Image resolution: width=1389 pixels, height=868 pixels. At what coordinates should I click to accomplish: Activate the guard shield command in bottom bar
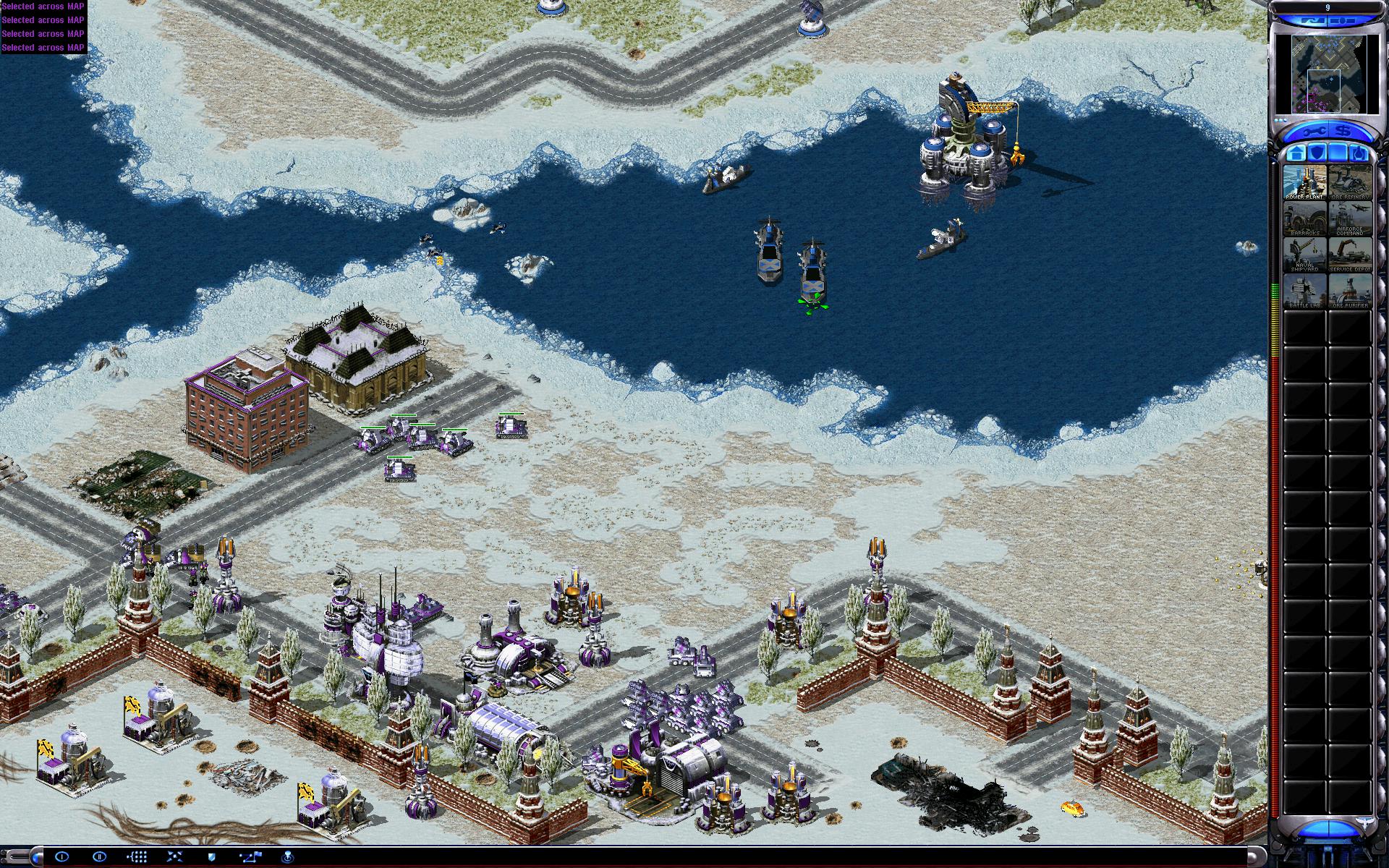213,857
